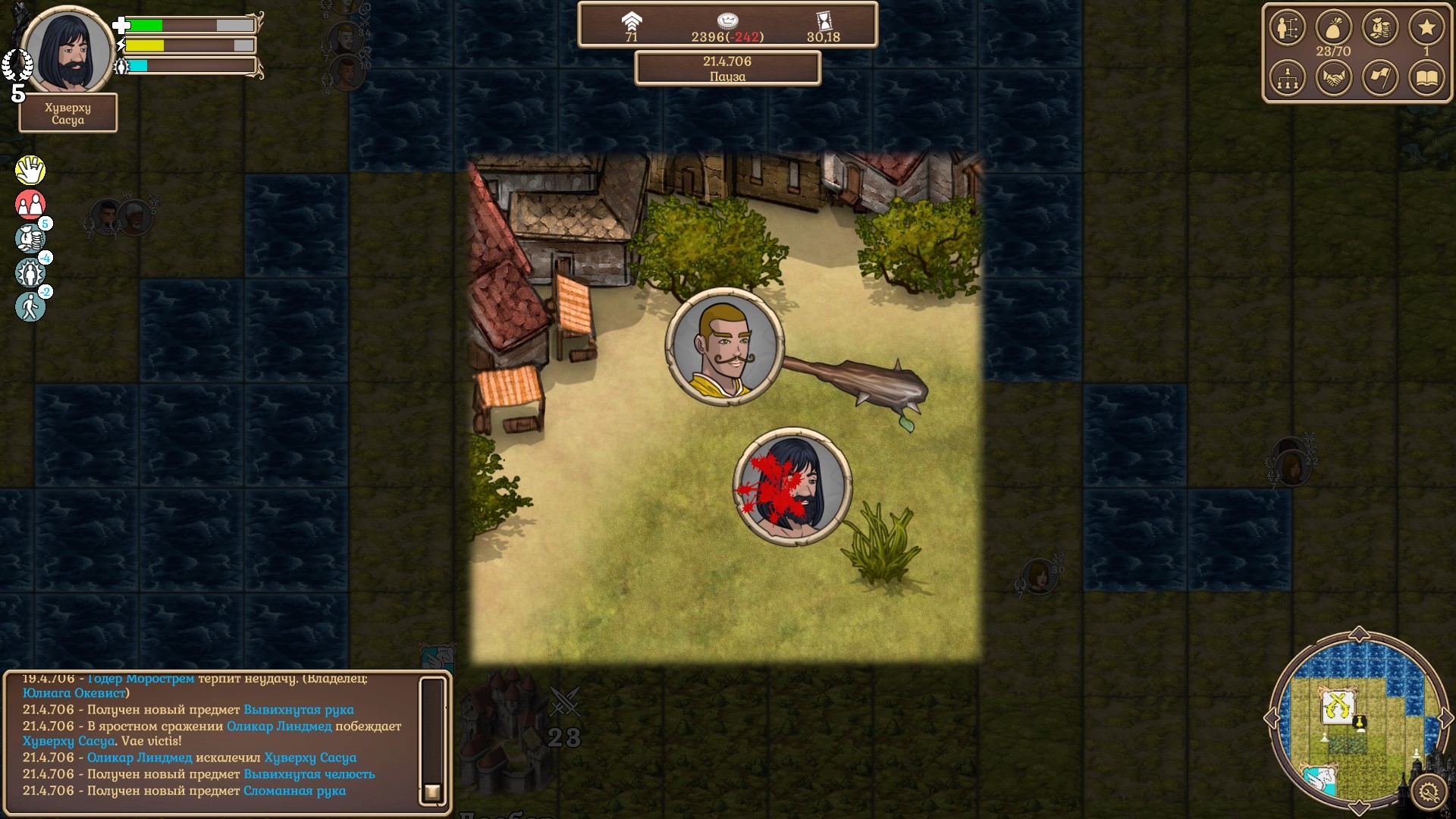Click the date and Пауза pause panel
1456x819 pixels.
[727, 68]
